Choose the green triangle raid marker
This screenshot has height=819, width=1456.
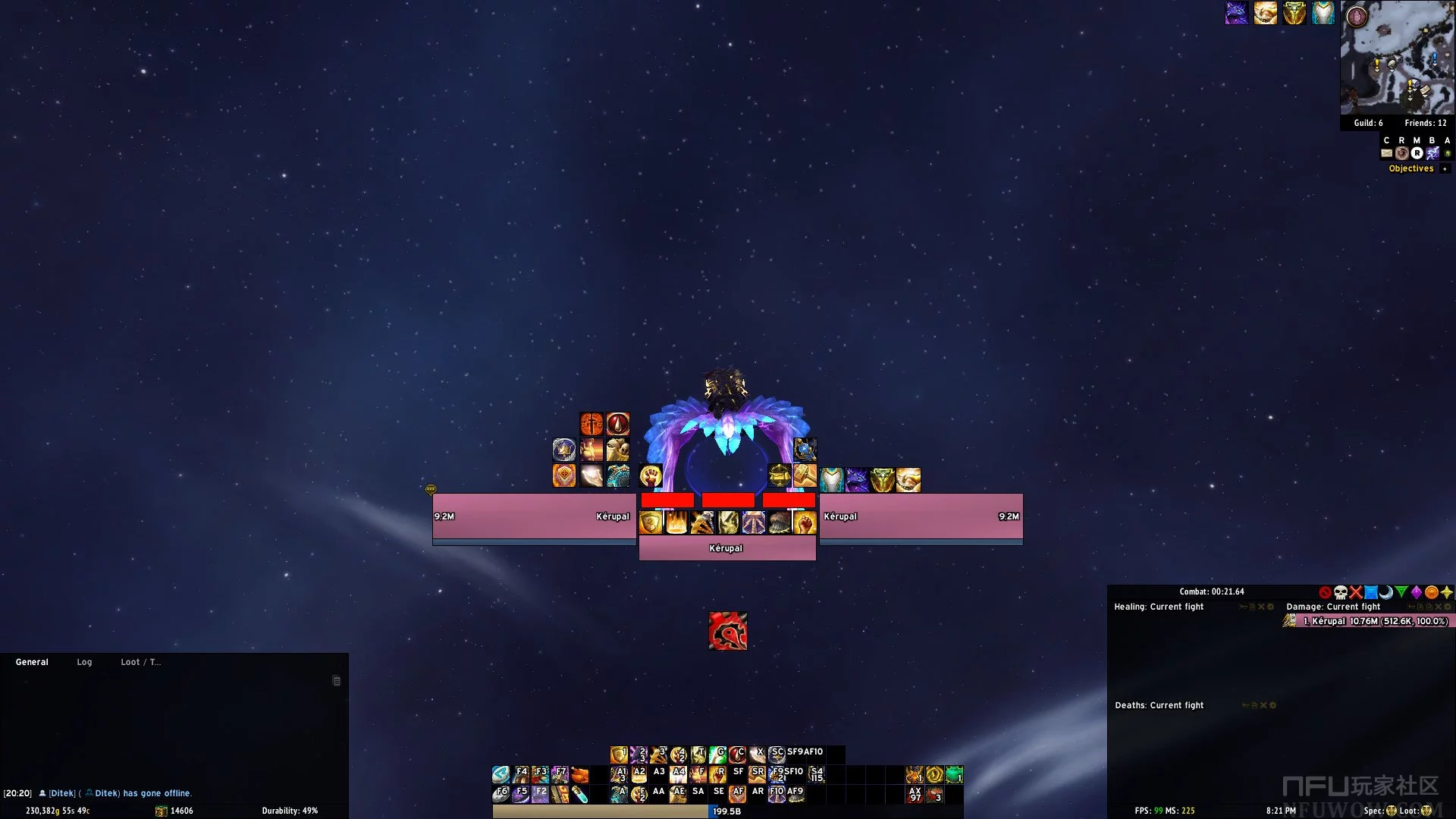click(x=1401, y=592)
